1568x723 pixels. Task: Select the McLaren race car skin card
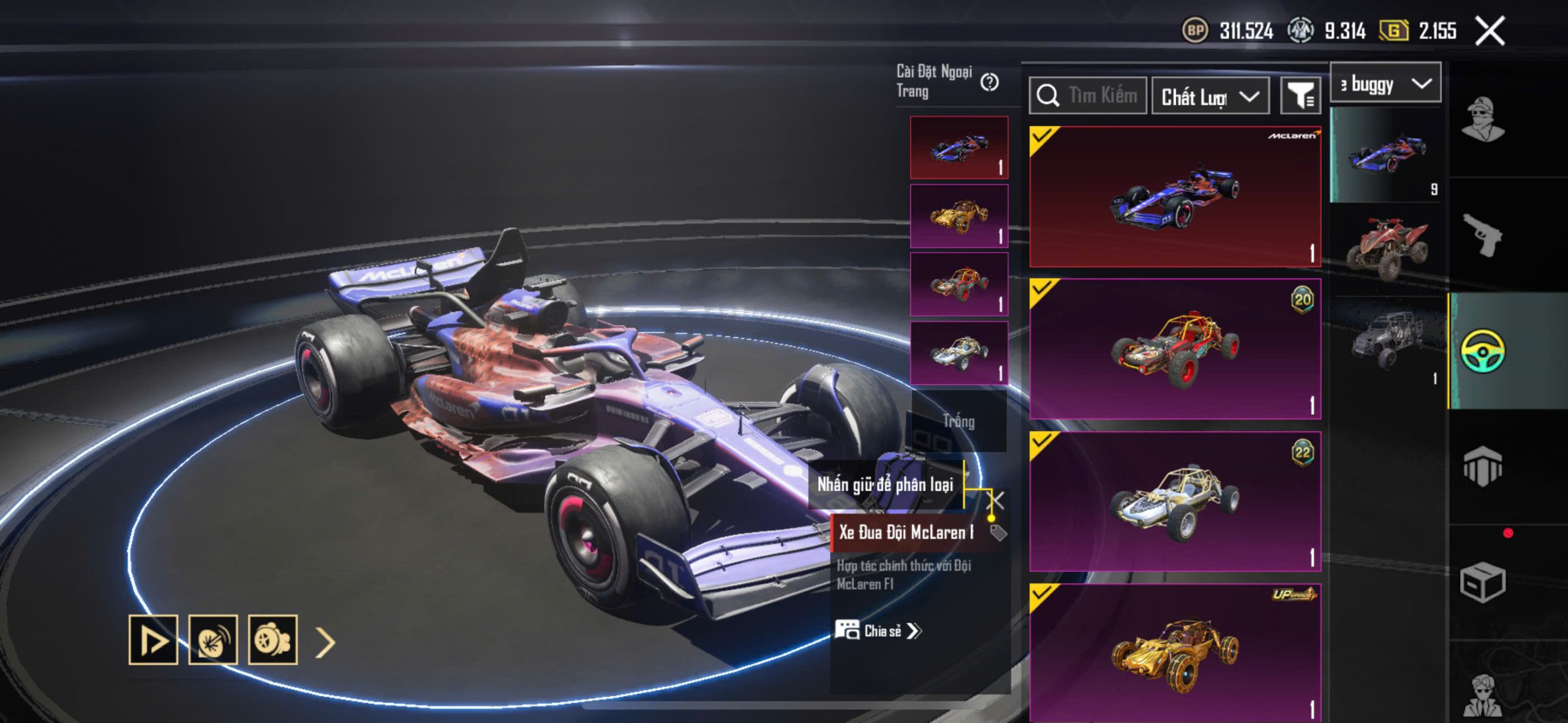coord(1175,197)
